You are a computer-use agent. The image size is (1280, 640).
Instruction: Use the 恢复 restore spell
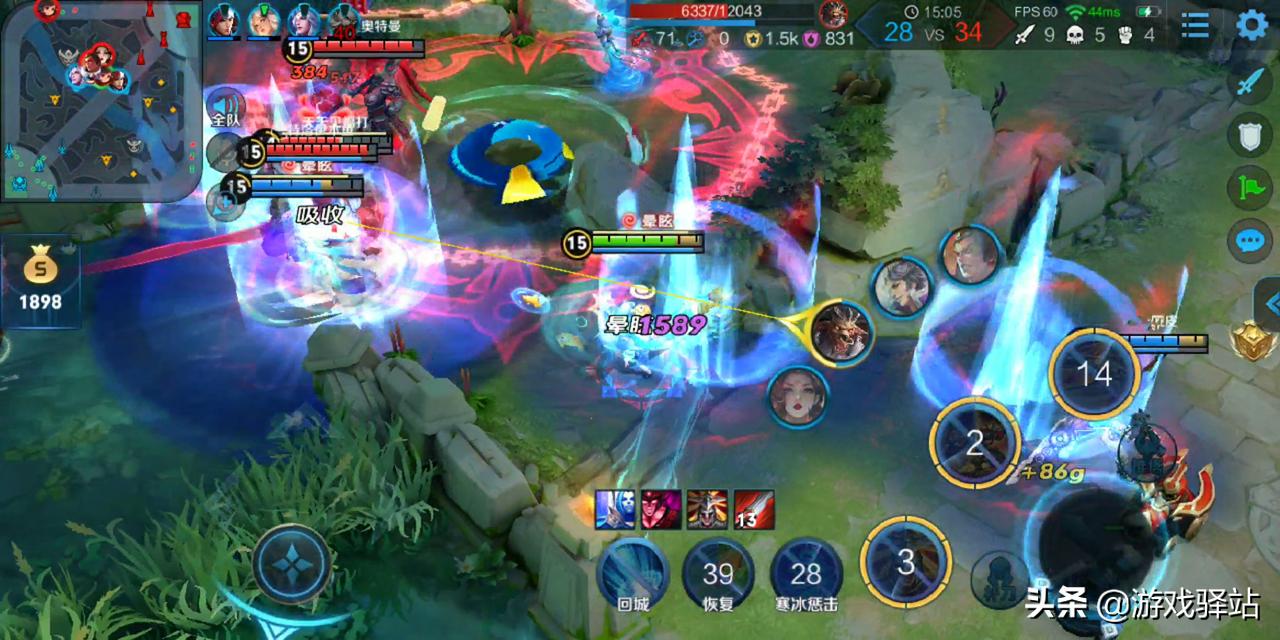(718, 573)
